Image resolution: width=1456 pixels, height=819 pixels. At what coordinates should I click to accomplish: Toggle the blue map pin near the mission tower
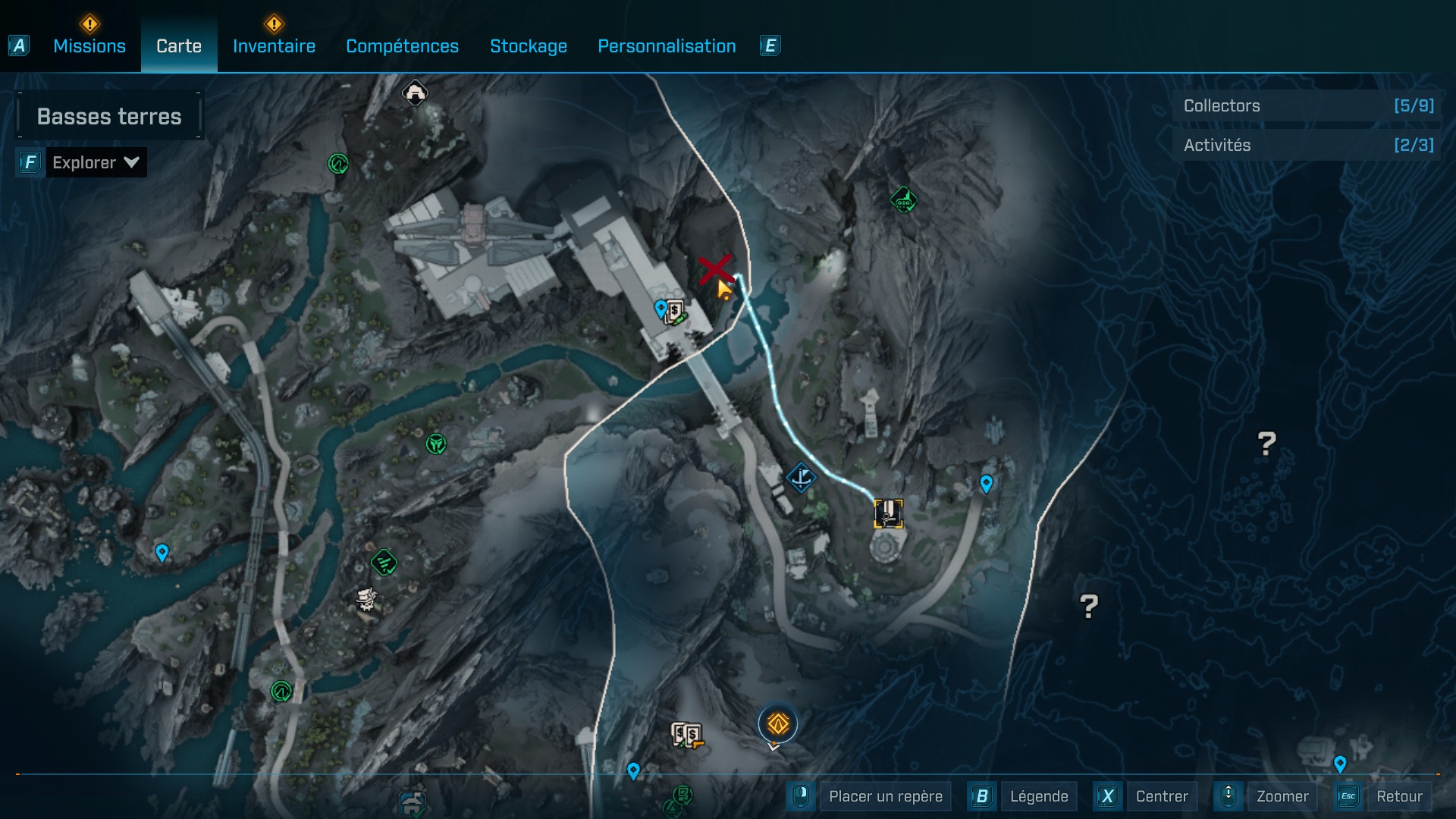pos(985,482)
